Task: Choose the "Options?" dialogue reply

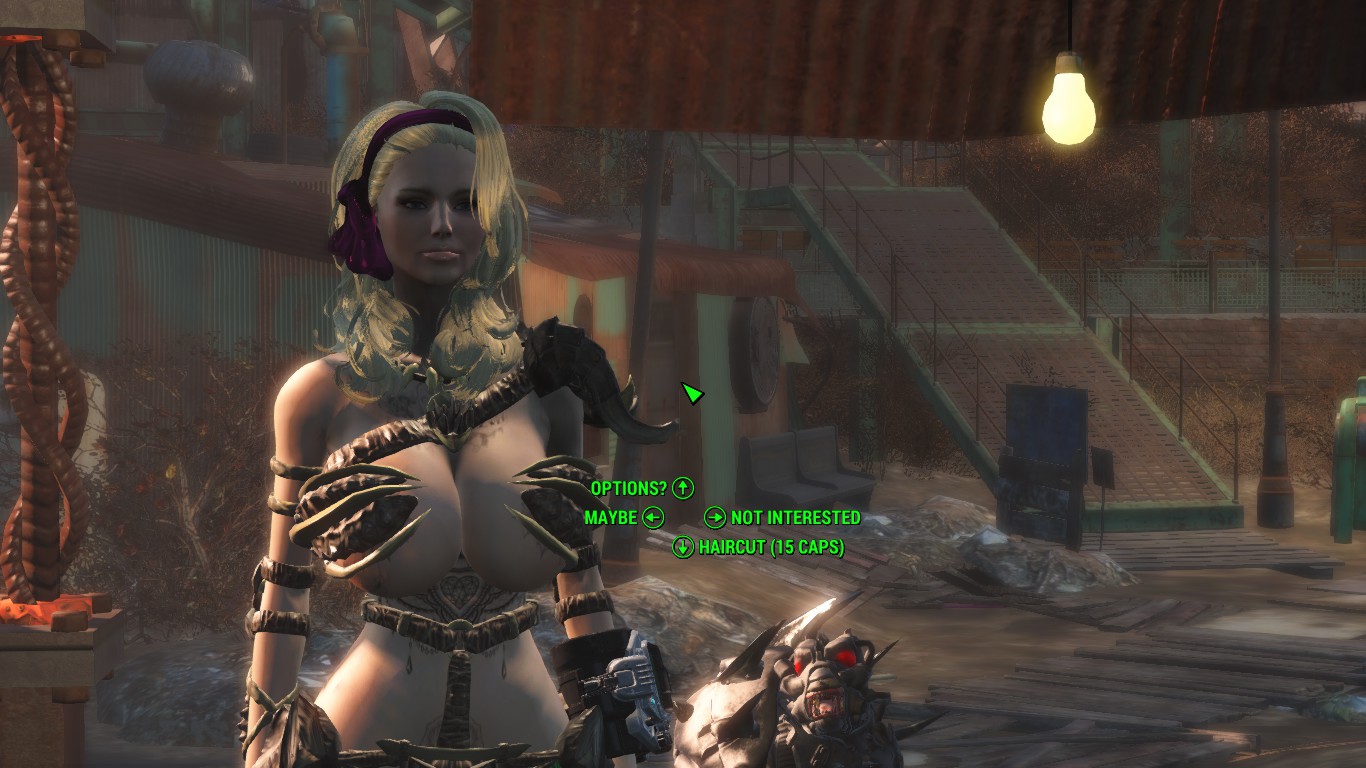Action: 629,488
